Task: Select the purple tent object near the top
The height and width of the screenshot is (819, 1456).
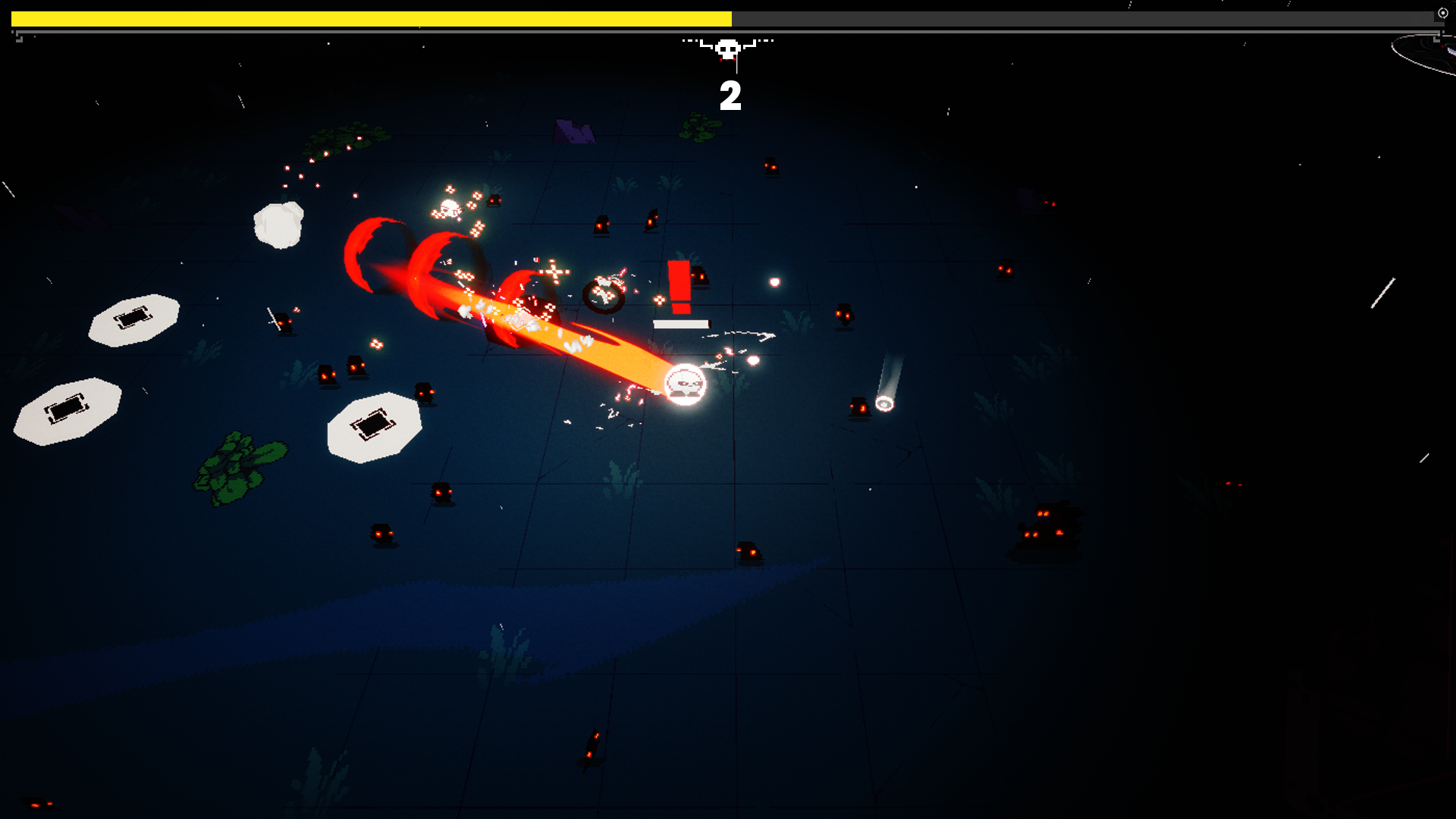Action: click(574, 131)
